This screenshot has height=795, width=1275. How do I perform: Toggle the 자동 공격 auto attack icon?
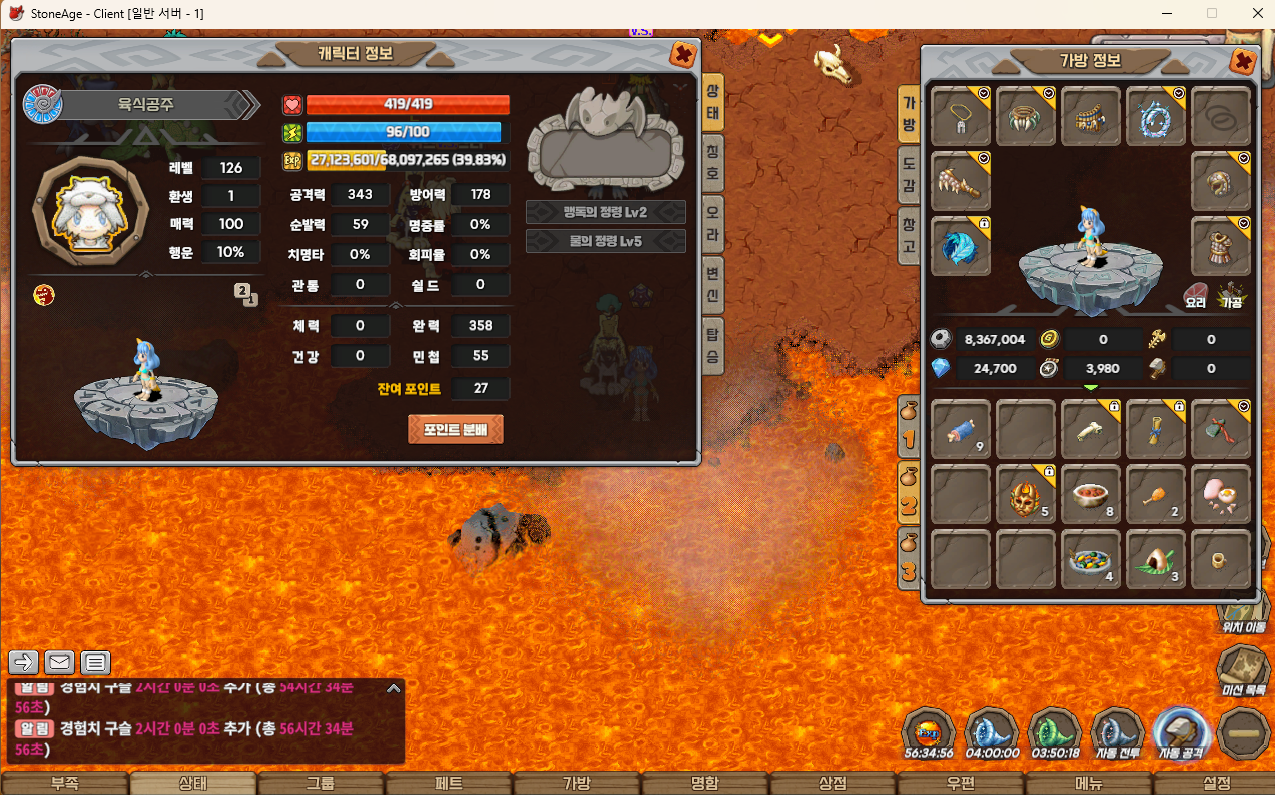click(x=1182, y=733)
